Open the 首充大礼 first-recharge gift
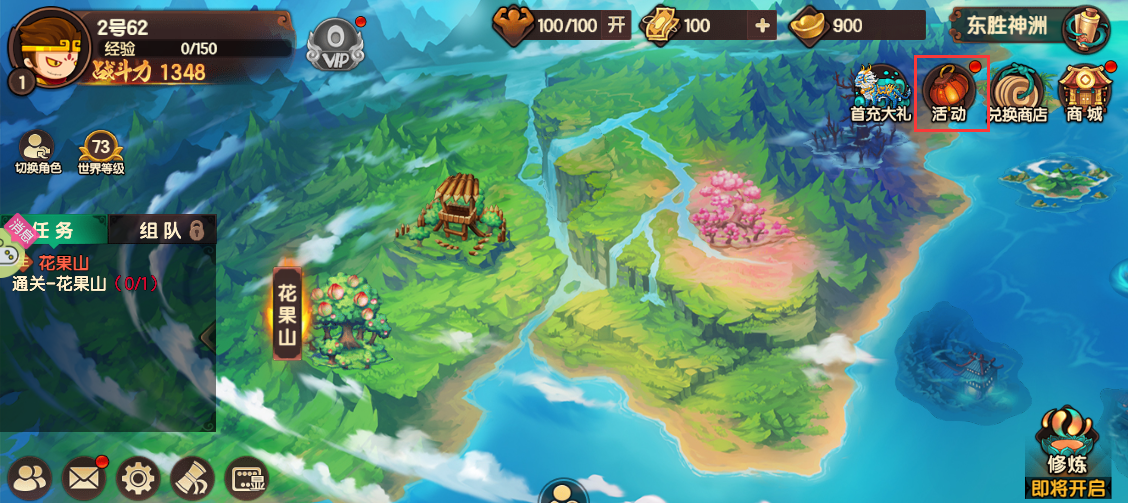Viewport: 1128px width, 503px height. [x=880, y=93]
